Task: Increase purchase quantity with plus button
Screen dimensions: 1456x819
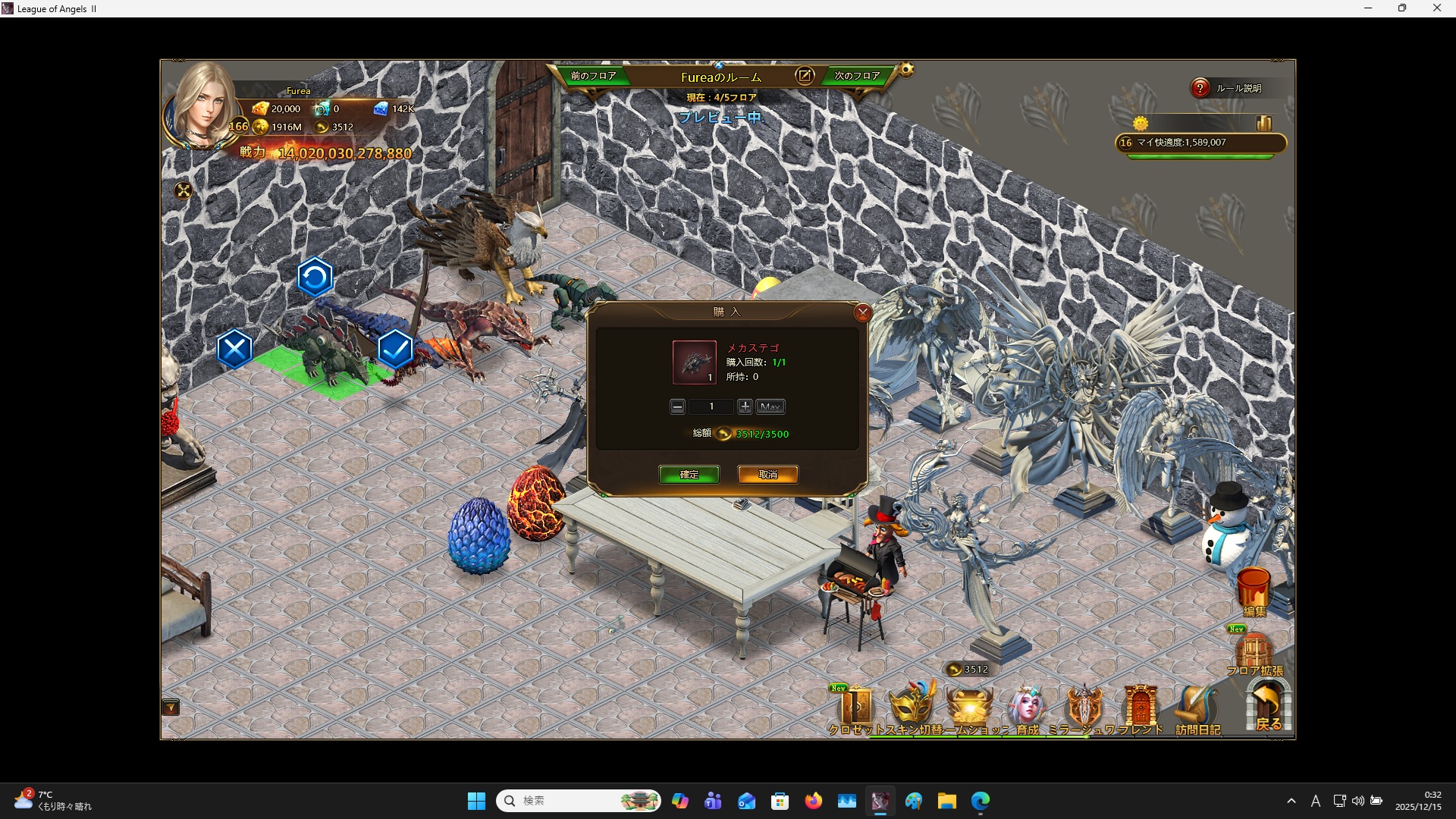Action: pyautogui.click(x=745, y=407)
